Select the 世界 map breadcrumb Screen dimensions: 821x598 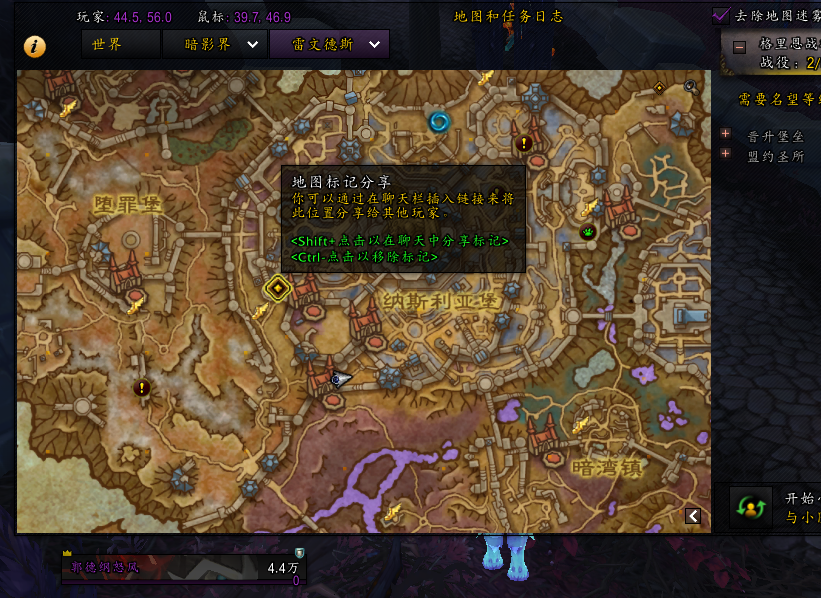pyautogui.click(x=120, y=44)
